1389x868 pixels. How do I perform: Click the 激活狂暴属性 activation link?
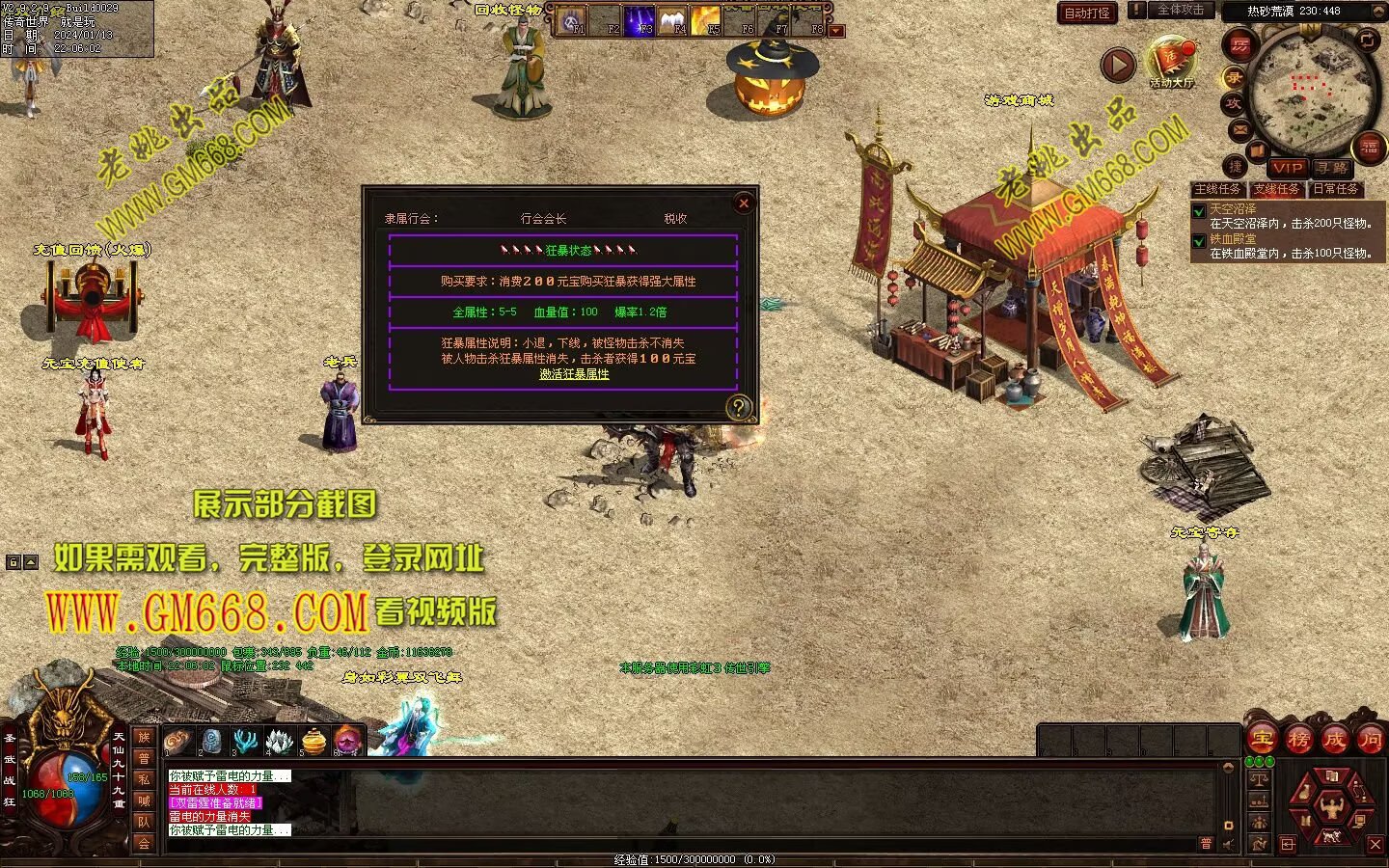pyautogui.click(x=574, y=374)
